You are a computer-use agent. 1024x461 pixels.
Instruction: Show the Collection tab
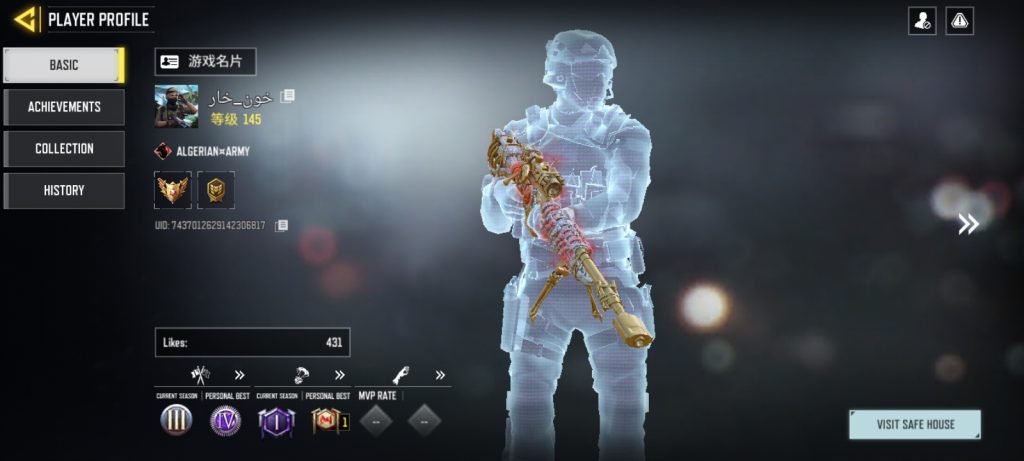click(x=64, y=149)
